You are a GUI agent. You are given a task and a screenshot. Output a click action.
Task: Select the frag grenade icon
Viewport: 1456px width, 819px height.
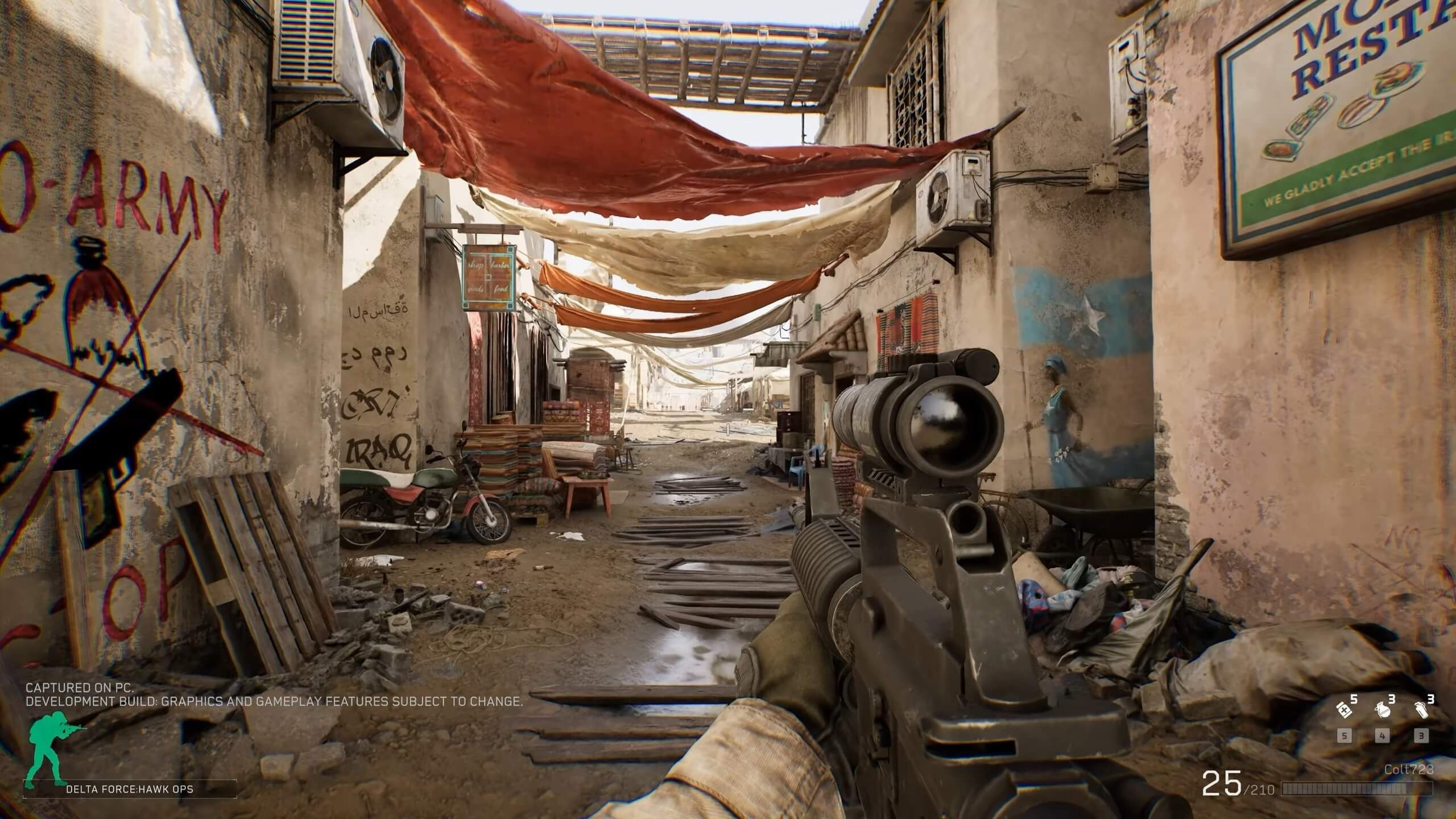(1383, 710)
